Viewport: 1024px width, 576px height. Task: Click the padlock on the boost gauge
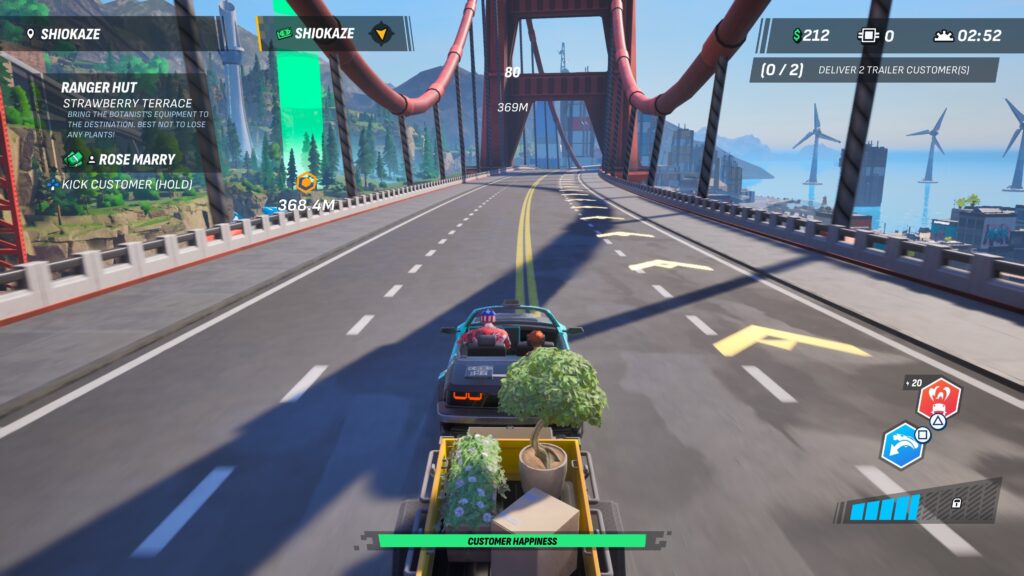(957, 503)
